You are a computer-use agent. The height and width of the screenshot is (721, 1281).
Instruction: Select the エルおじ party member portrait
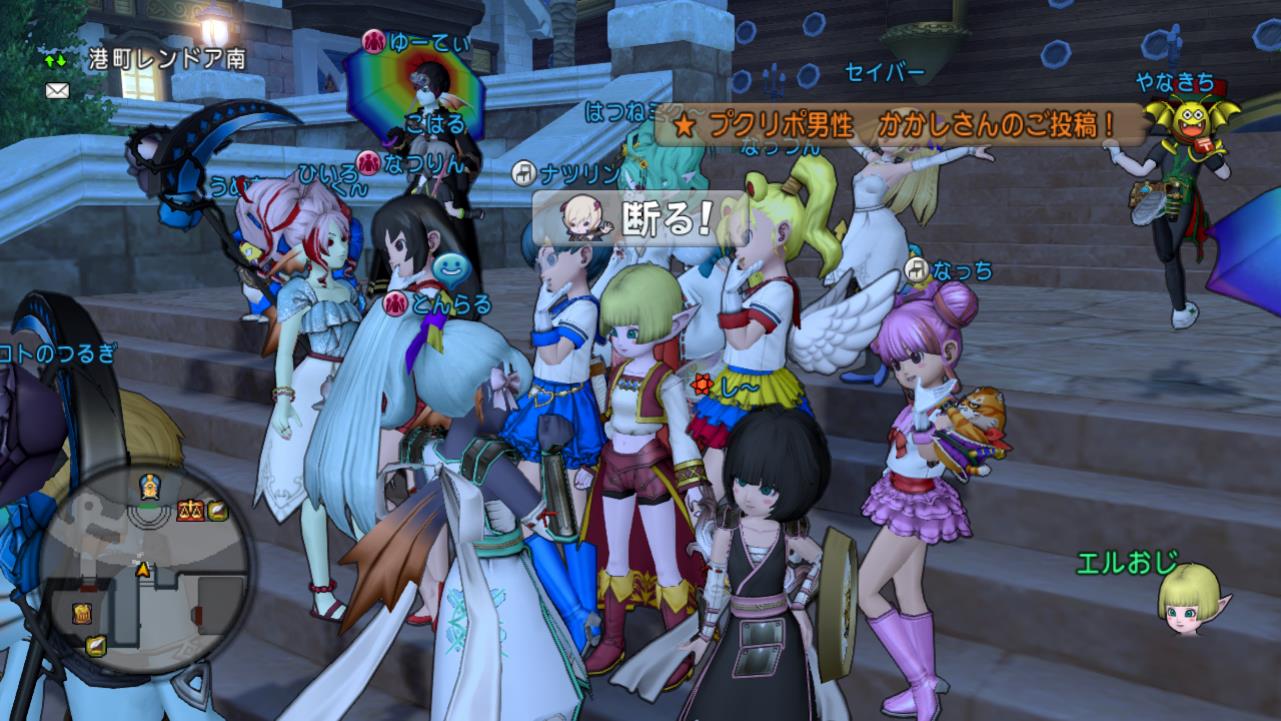pos(1189,598)
